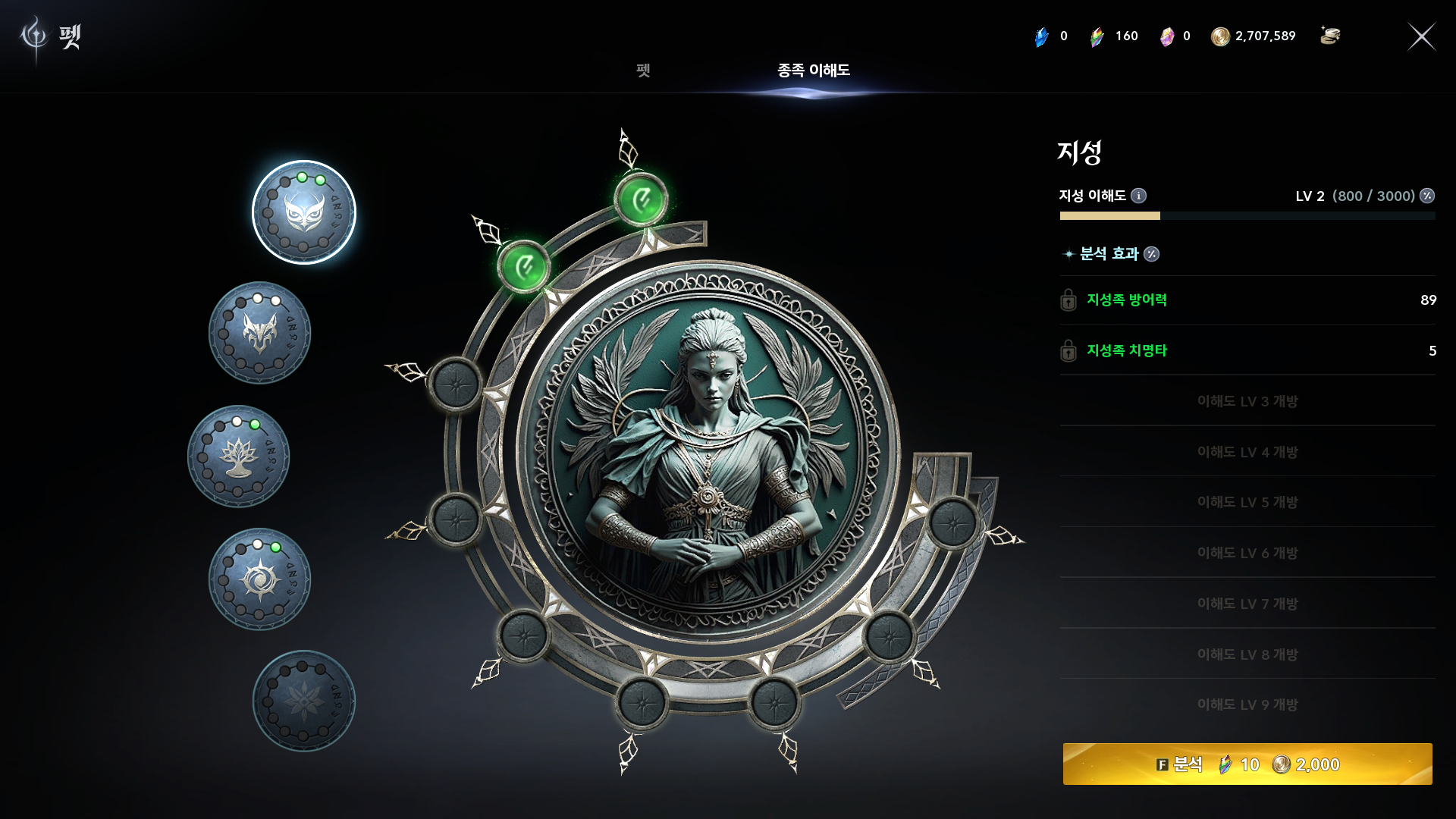
Task: Click the lock icon beside 지성족 방어력
Action: coord(1068,300)
